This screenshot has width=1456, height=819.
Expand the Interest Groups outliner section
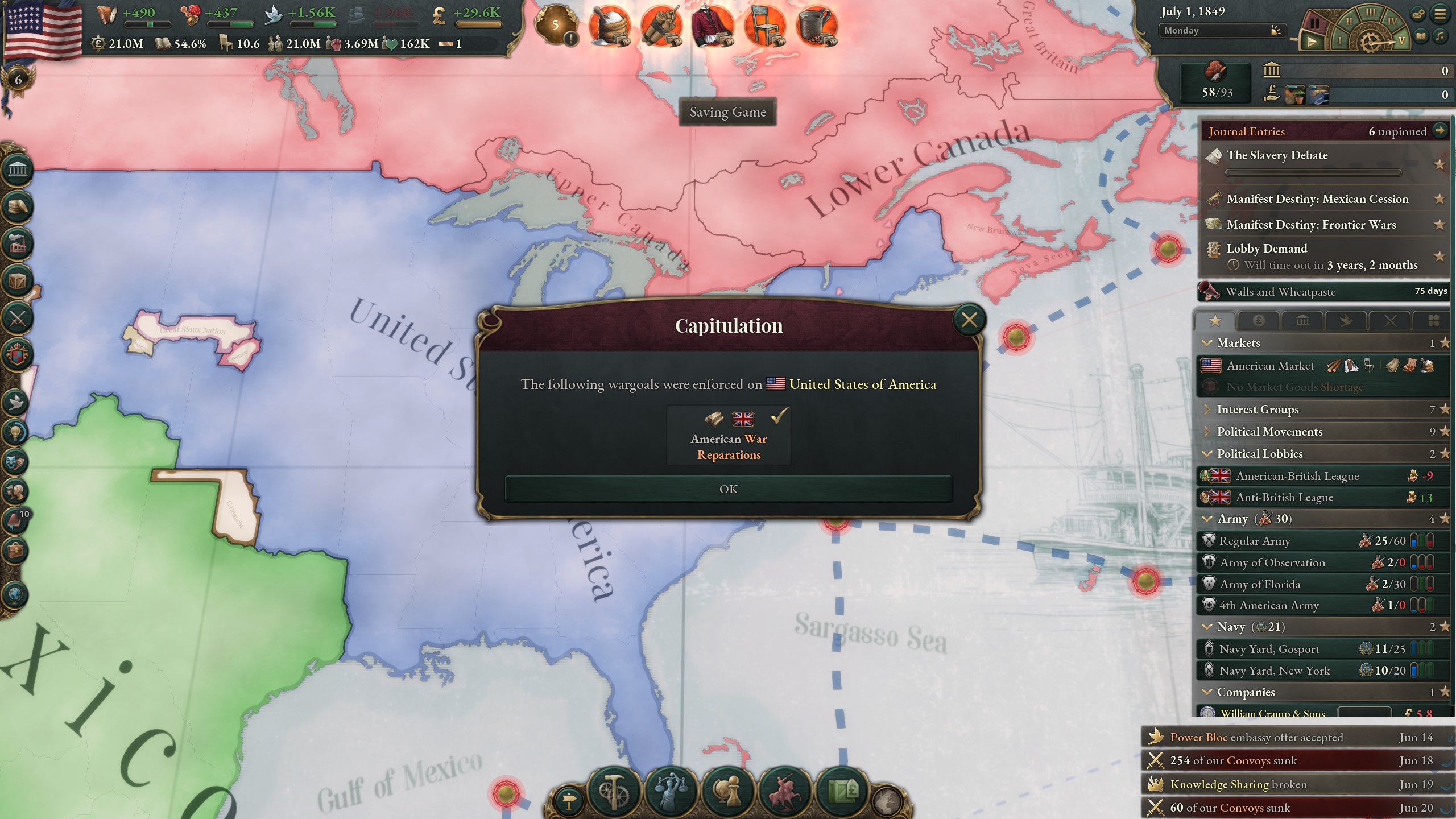(1257, 409)
